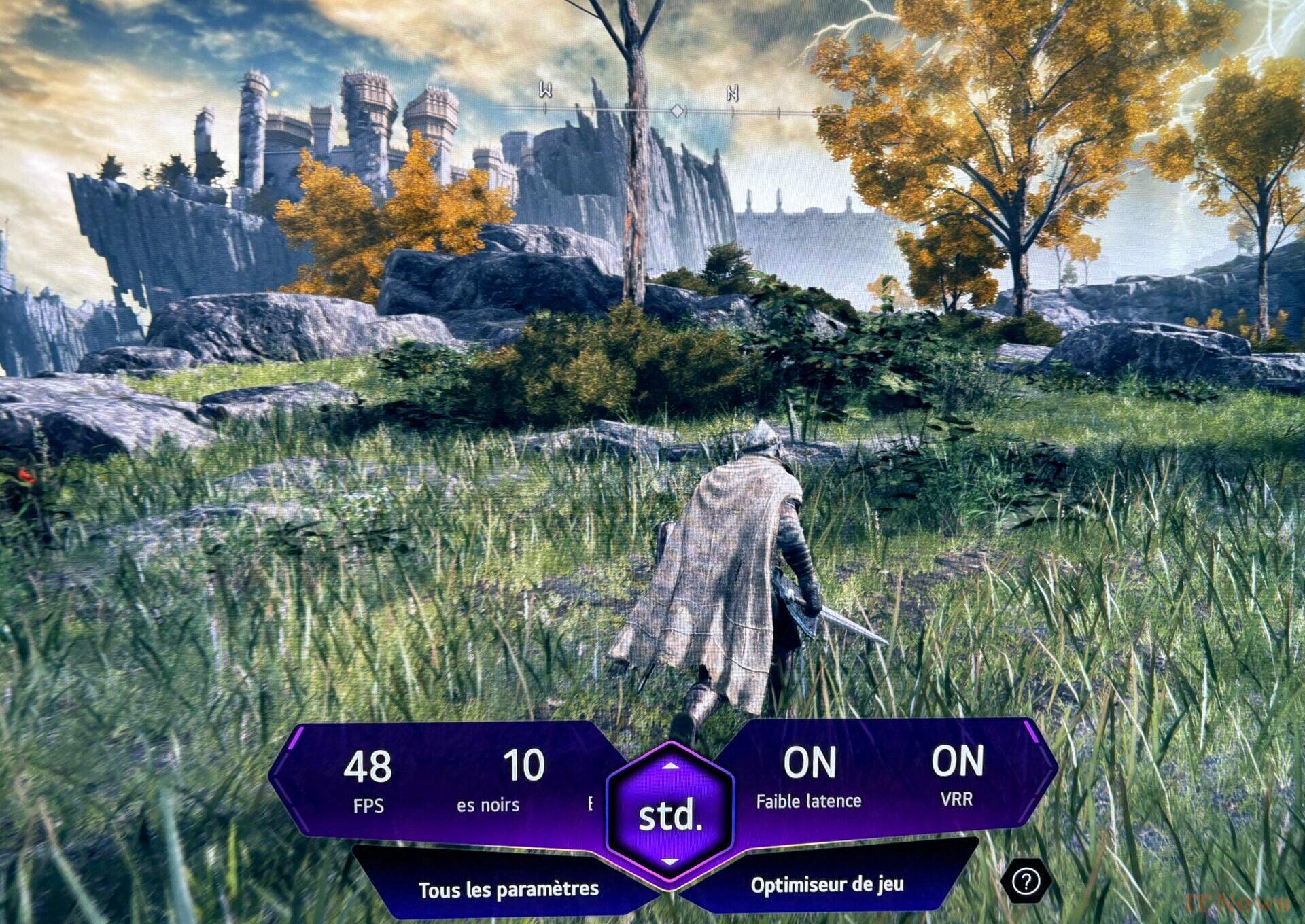The width and height of the screenshot is (1305, 924).
Task: Show help with the question mark icon
Action: pyautogui.click(x=1026, y=881)
